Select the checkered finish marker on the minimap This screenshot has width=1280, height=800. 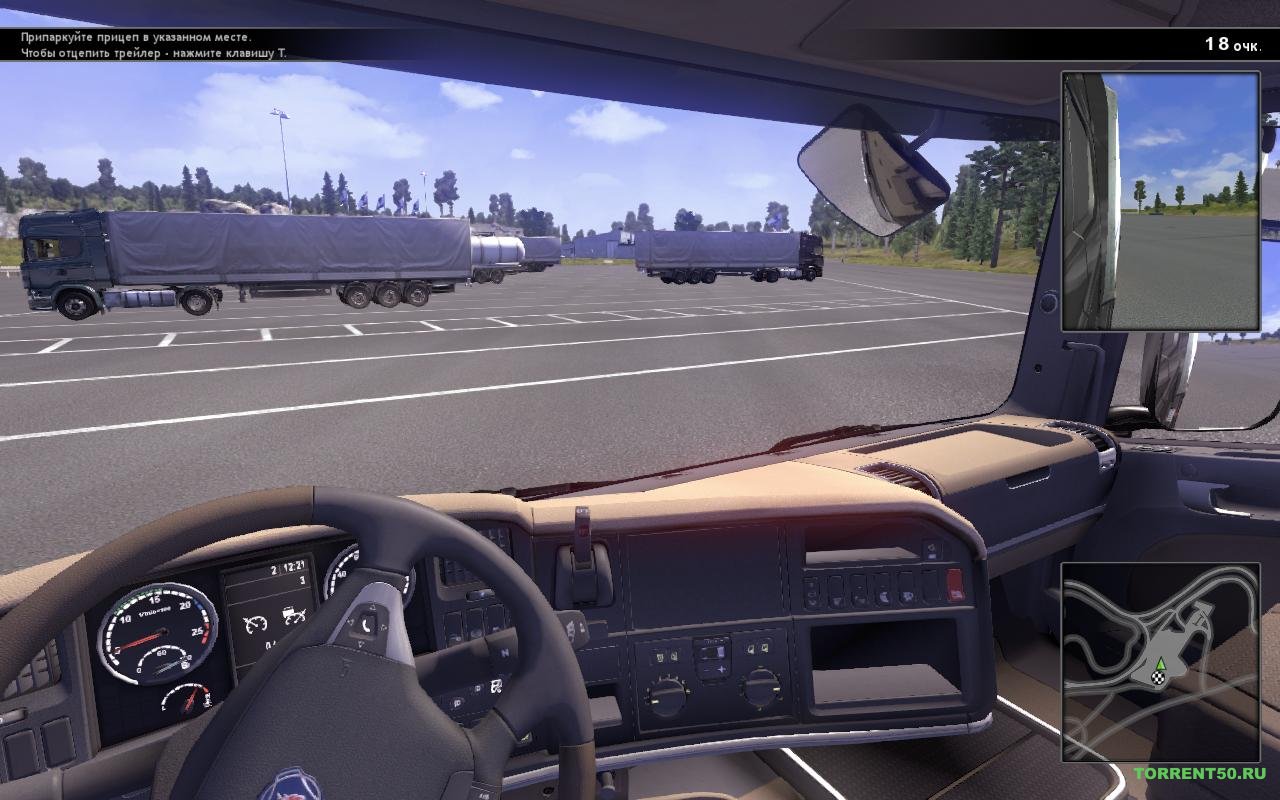(x=1158, y=679)
